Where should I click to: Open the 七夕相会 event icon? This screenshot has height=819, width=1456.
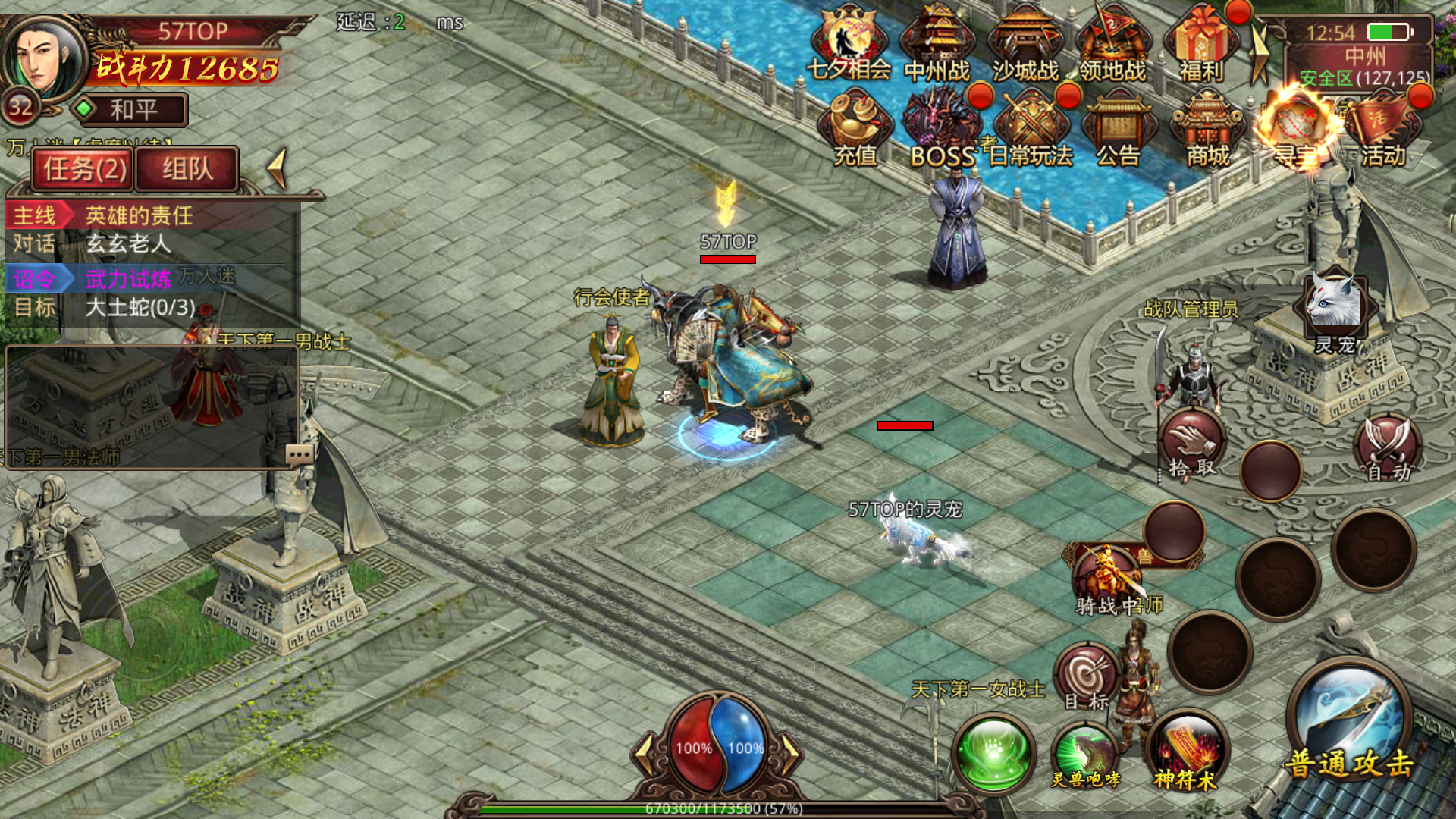[849, 44]
